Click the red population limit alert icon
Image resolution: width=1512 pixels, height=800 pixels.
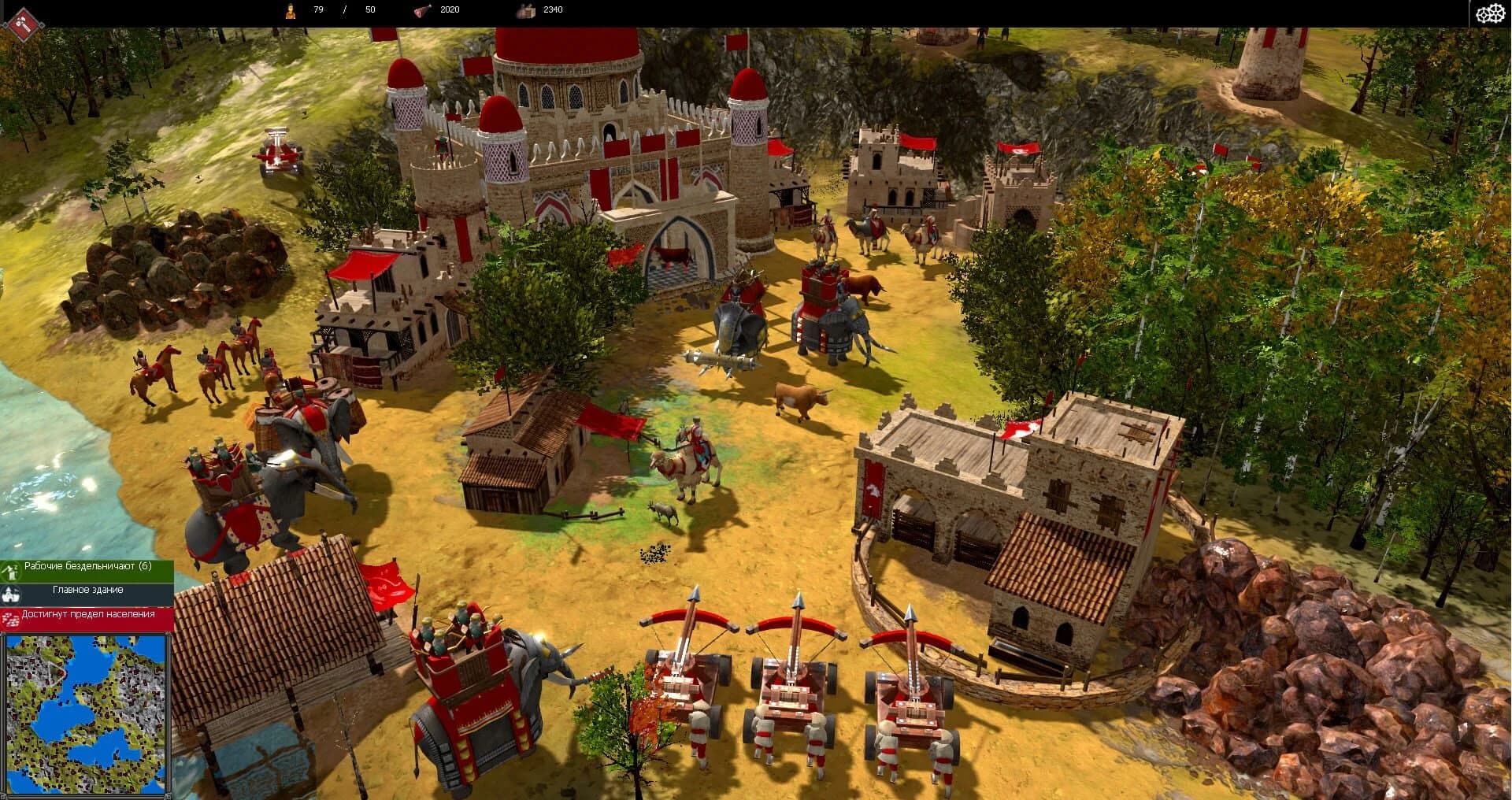(11, 617)
